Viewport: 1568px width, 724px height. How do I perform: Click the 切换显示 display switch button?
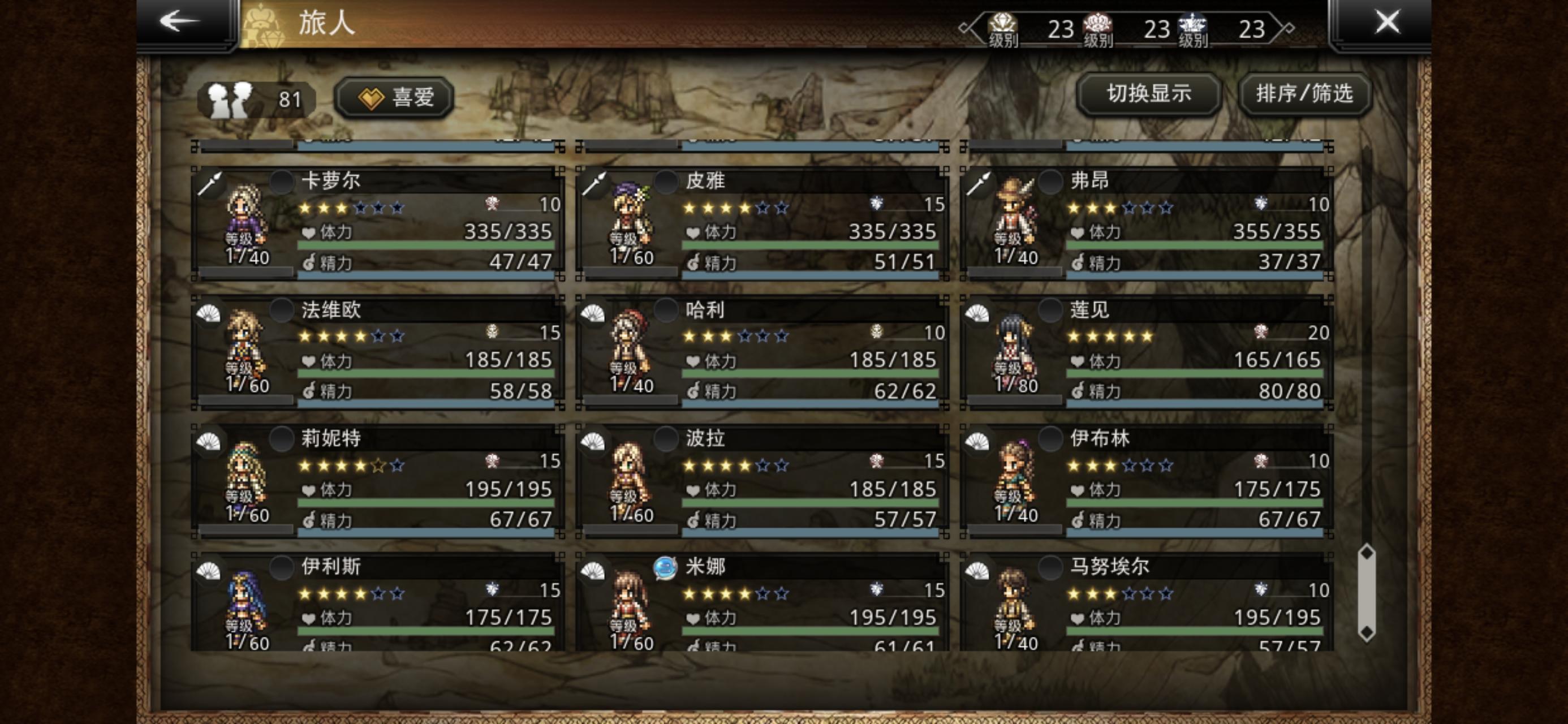point(1148,94)
